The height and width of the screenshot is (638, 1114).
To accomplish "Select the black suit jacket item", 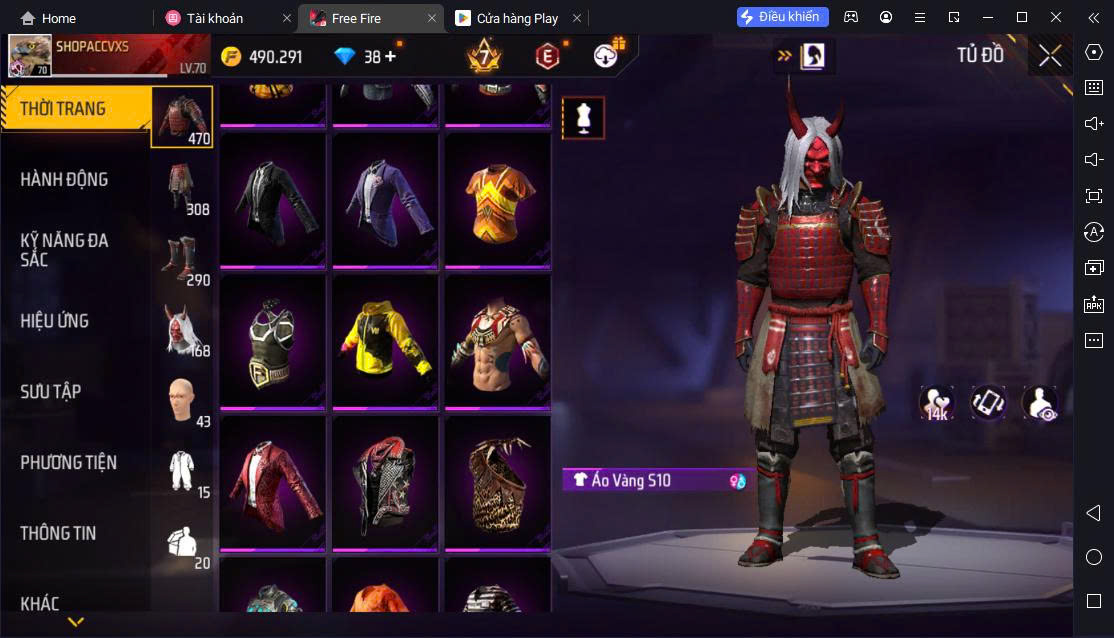I will coord(272,199).
